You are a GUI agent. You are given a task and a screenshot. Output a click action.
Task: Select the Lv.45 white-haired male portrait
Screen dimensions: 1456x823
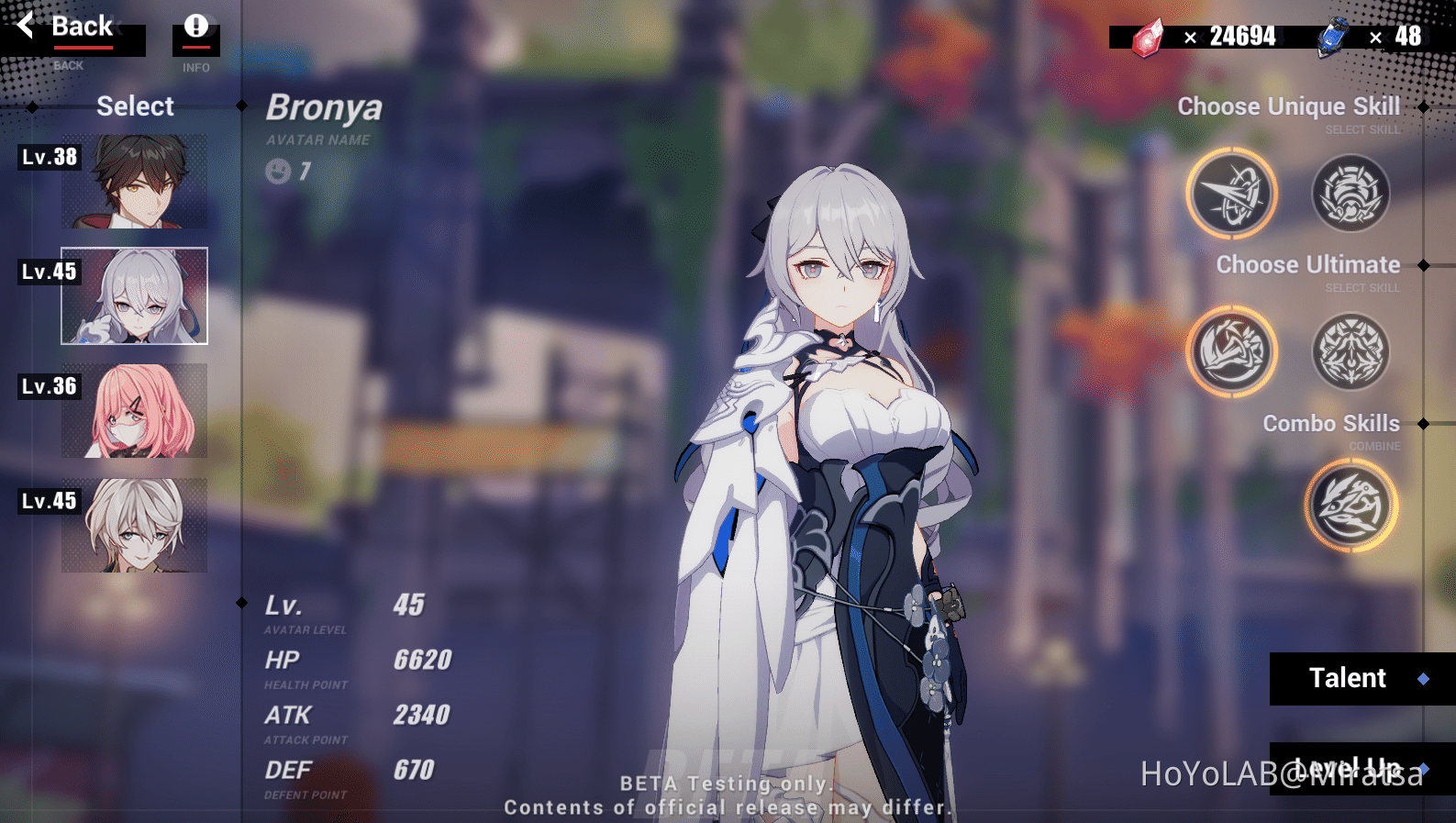pos(134,525)
